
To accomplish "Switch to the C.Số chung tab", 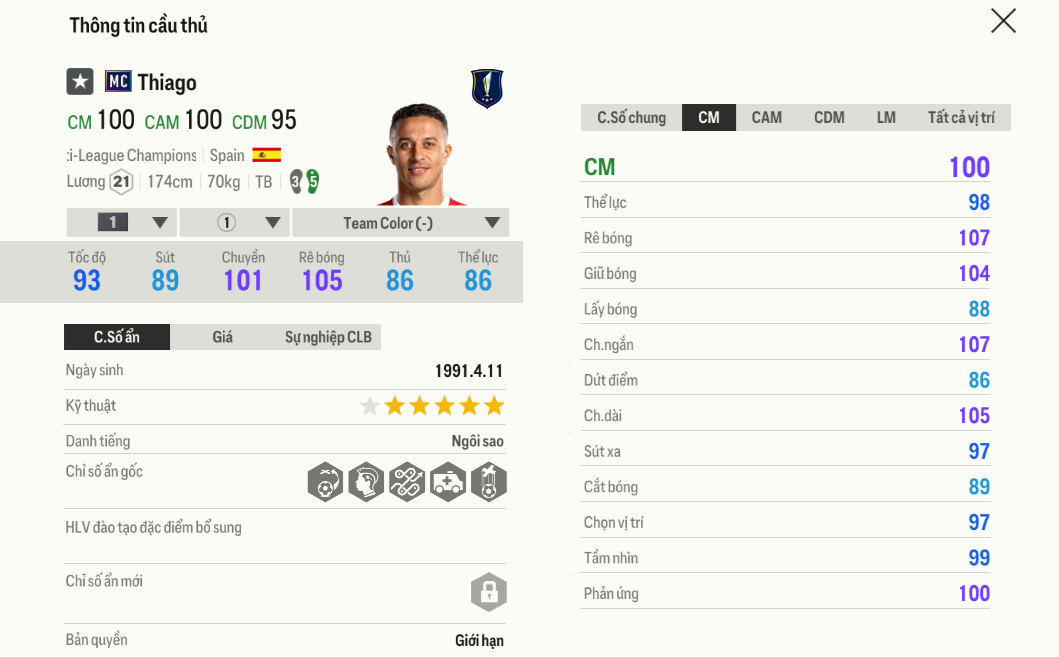I will pyautogui.click(x=631, y=118).
